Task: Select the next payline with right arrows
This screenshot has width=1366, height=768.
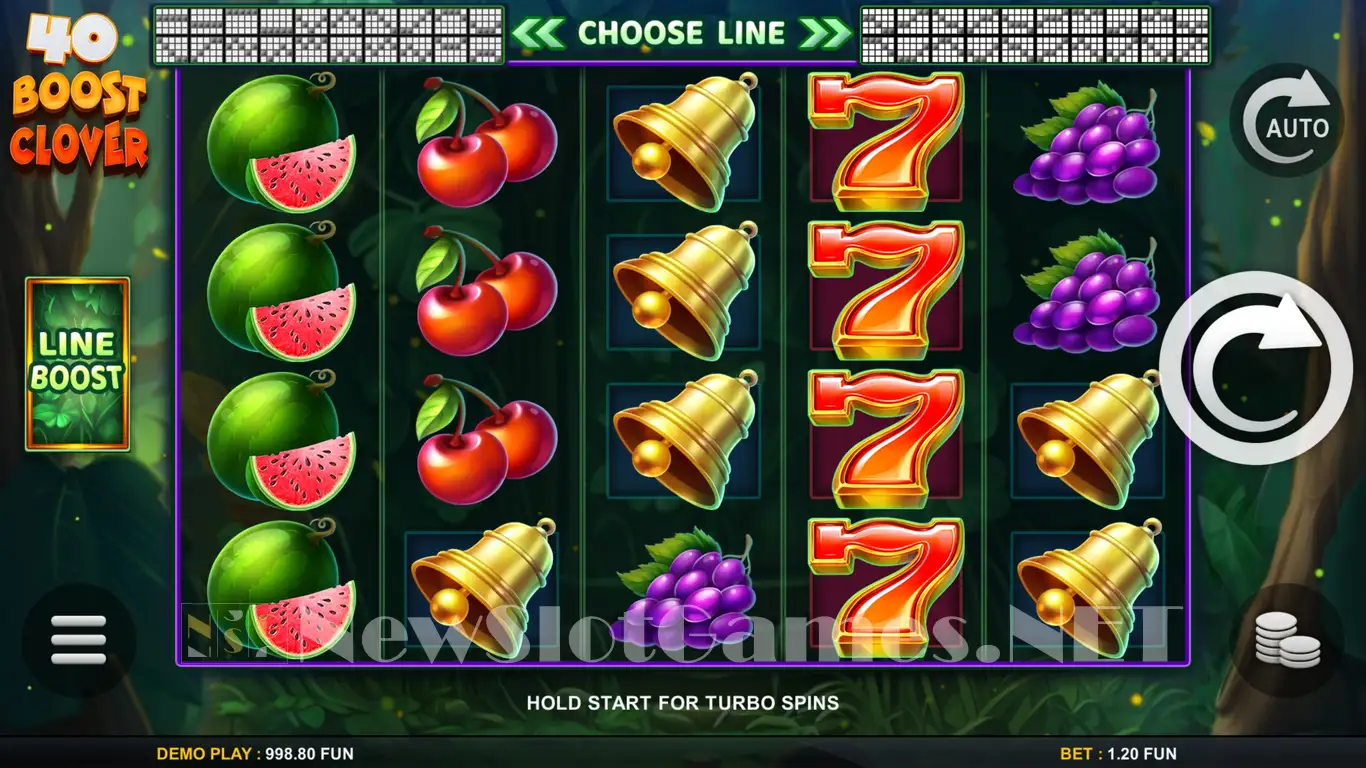Action: tap(827, 33)
